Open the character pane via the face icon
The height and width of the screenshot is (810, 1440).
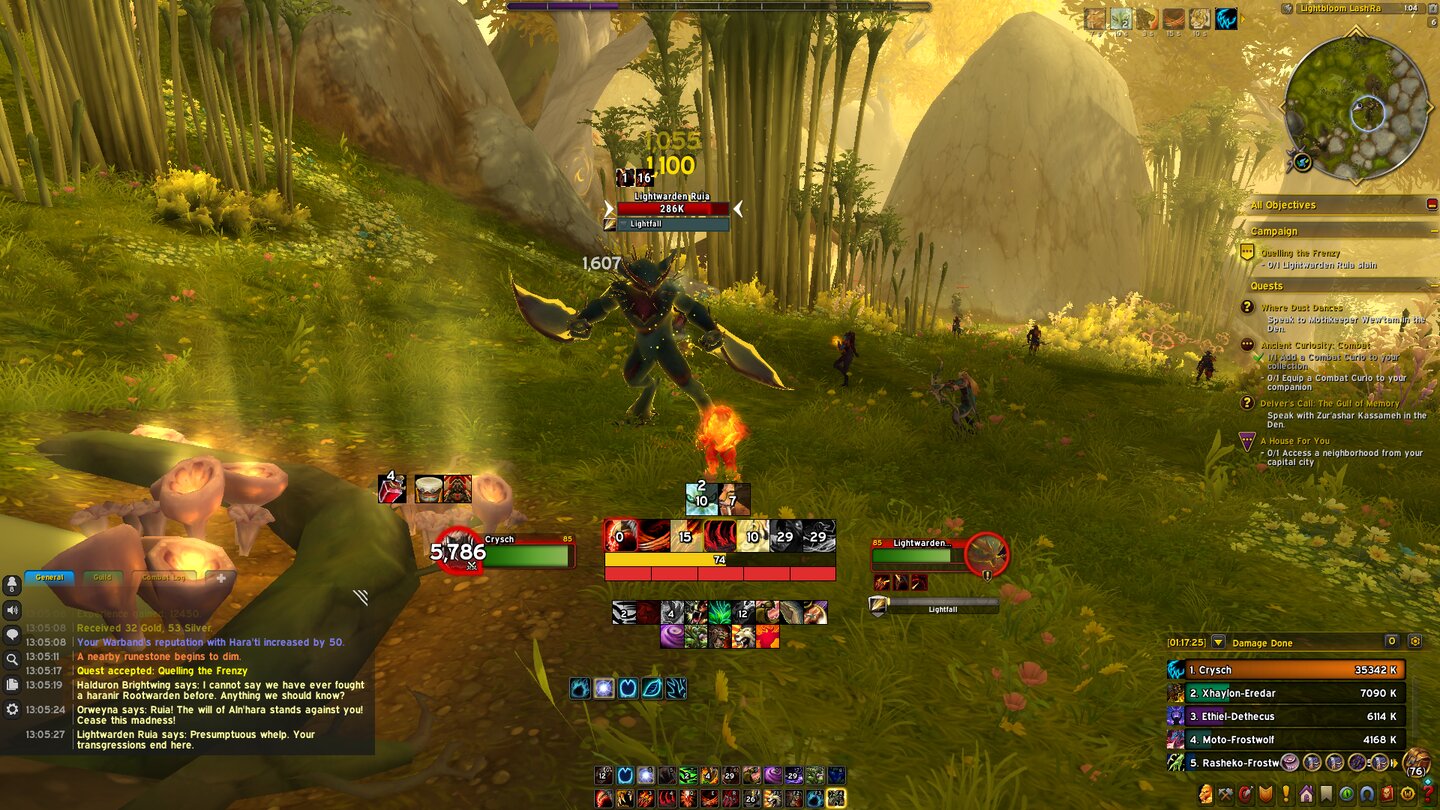tap(1206, 791)
